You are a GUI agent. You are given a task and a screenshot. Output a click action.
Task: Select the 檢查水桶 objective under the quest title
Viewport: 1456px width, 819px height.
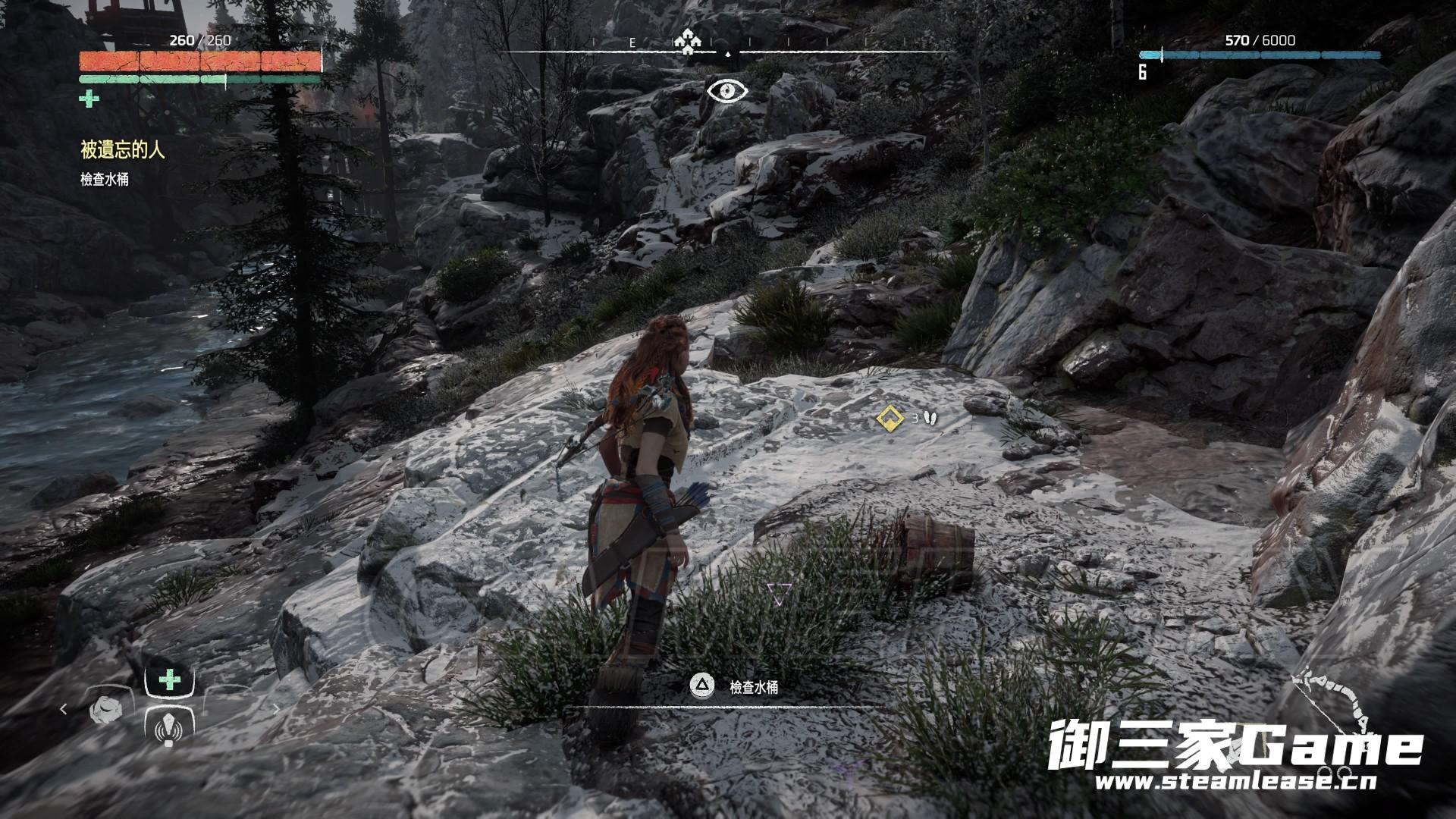point(105,180)
